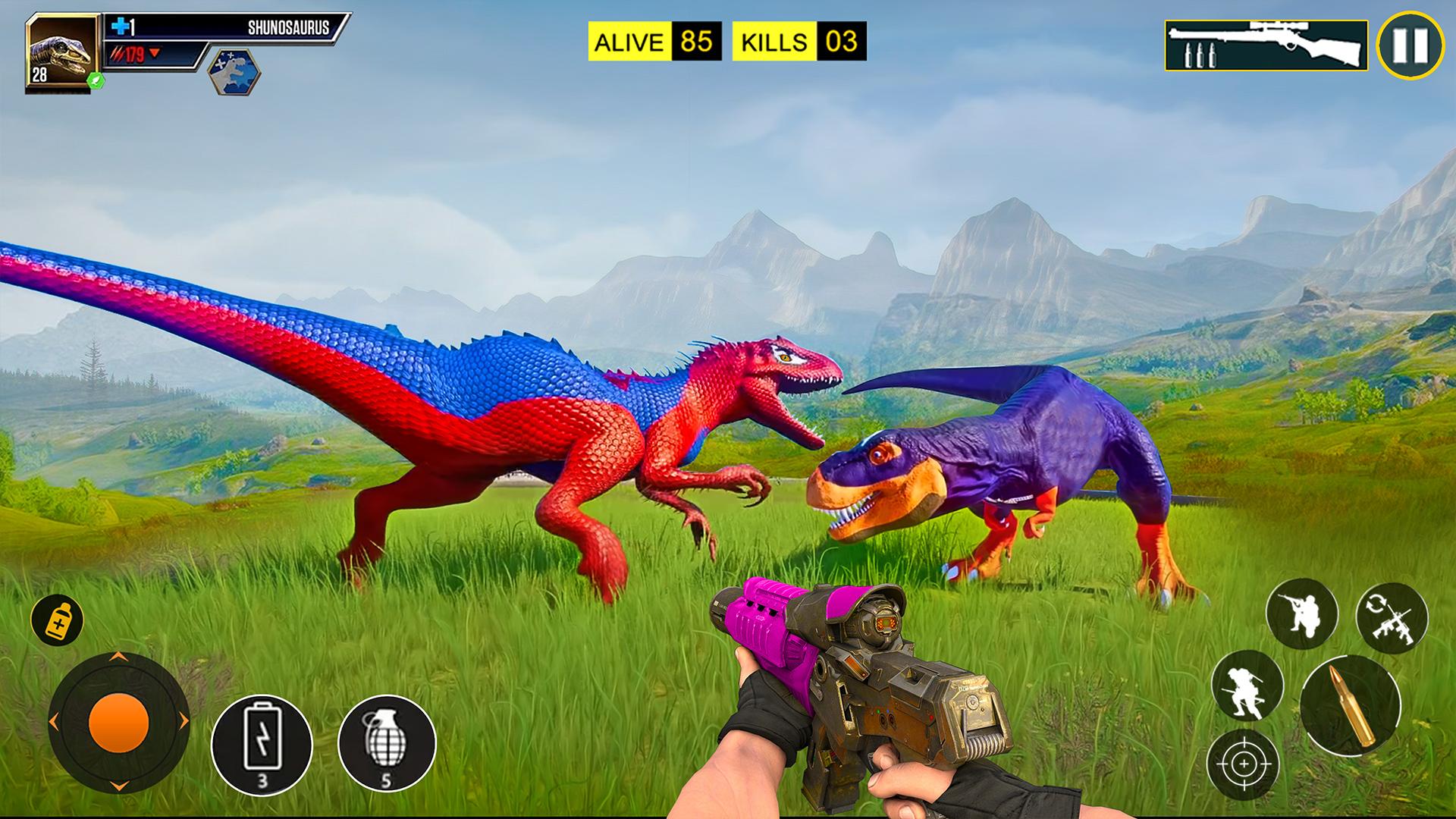Throw a grenade
The height and width of the screenshot is (819, 1456).
coord(387,744)
